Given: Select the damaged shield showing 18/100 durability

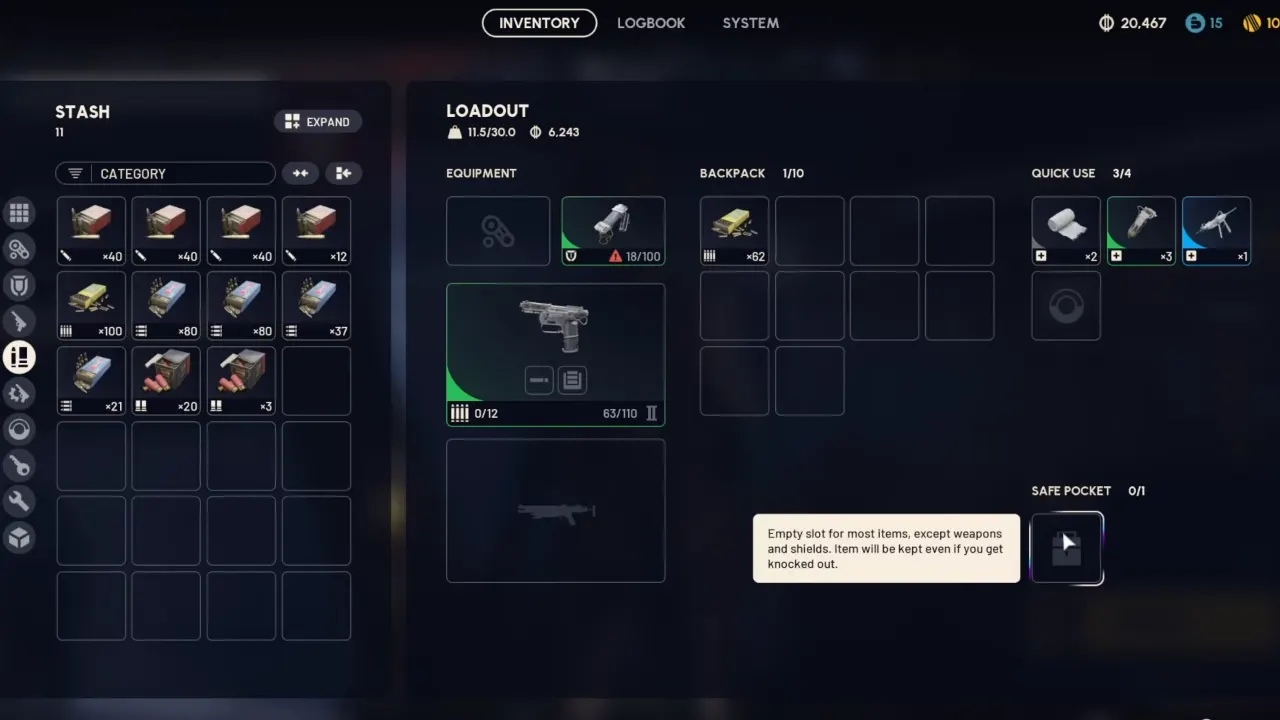Looking at the screenshot, I should coord(612,228).
